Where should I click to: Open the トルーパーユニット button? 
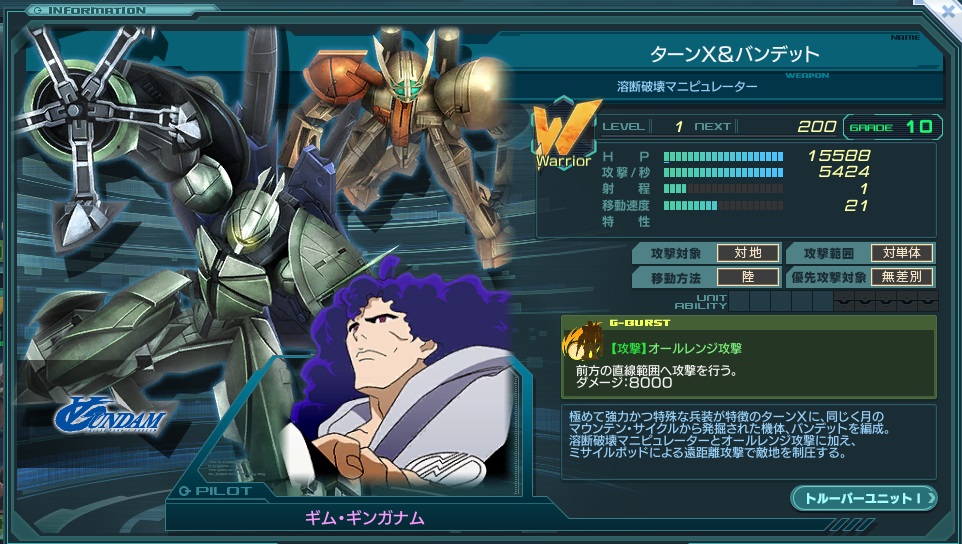coord(863,497)
